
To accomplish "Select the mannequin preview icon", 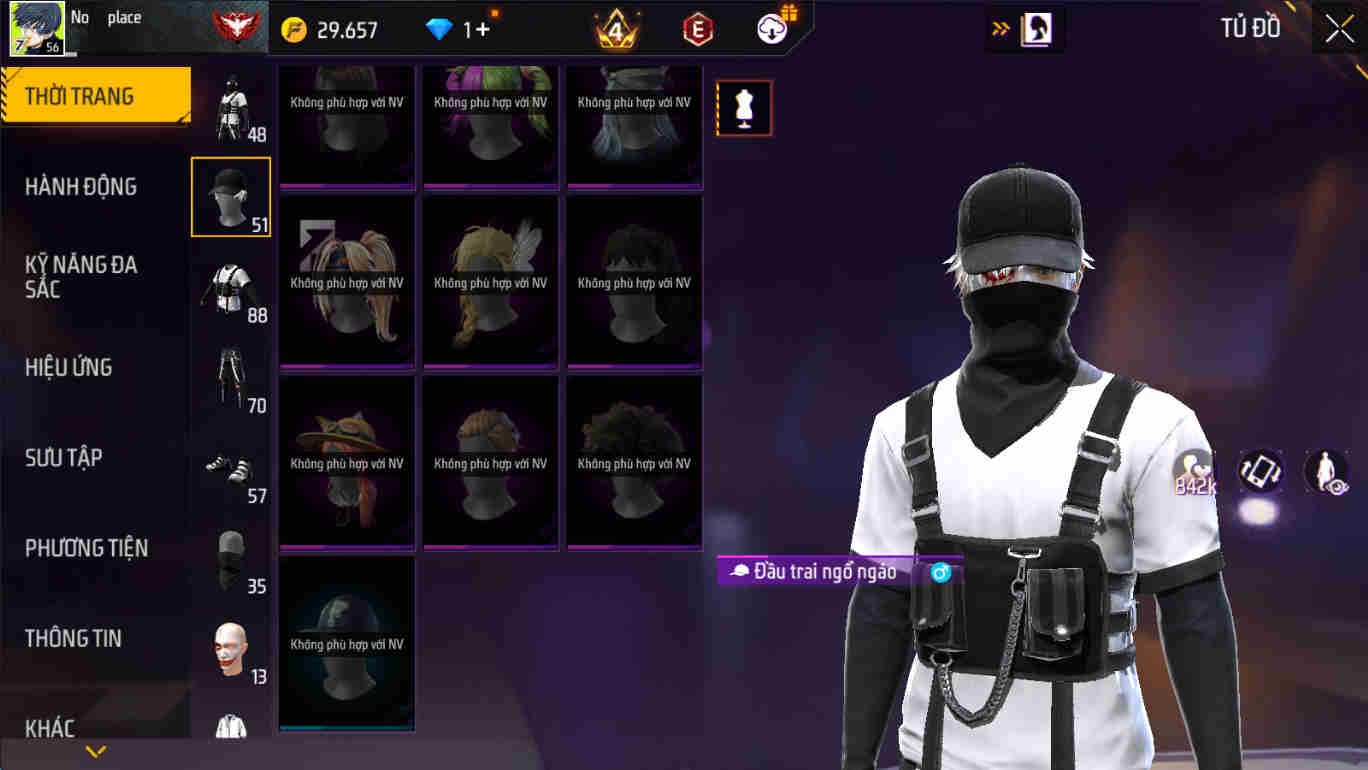I will tap(744, 107).
